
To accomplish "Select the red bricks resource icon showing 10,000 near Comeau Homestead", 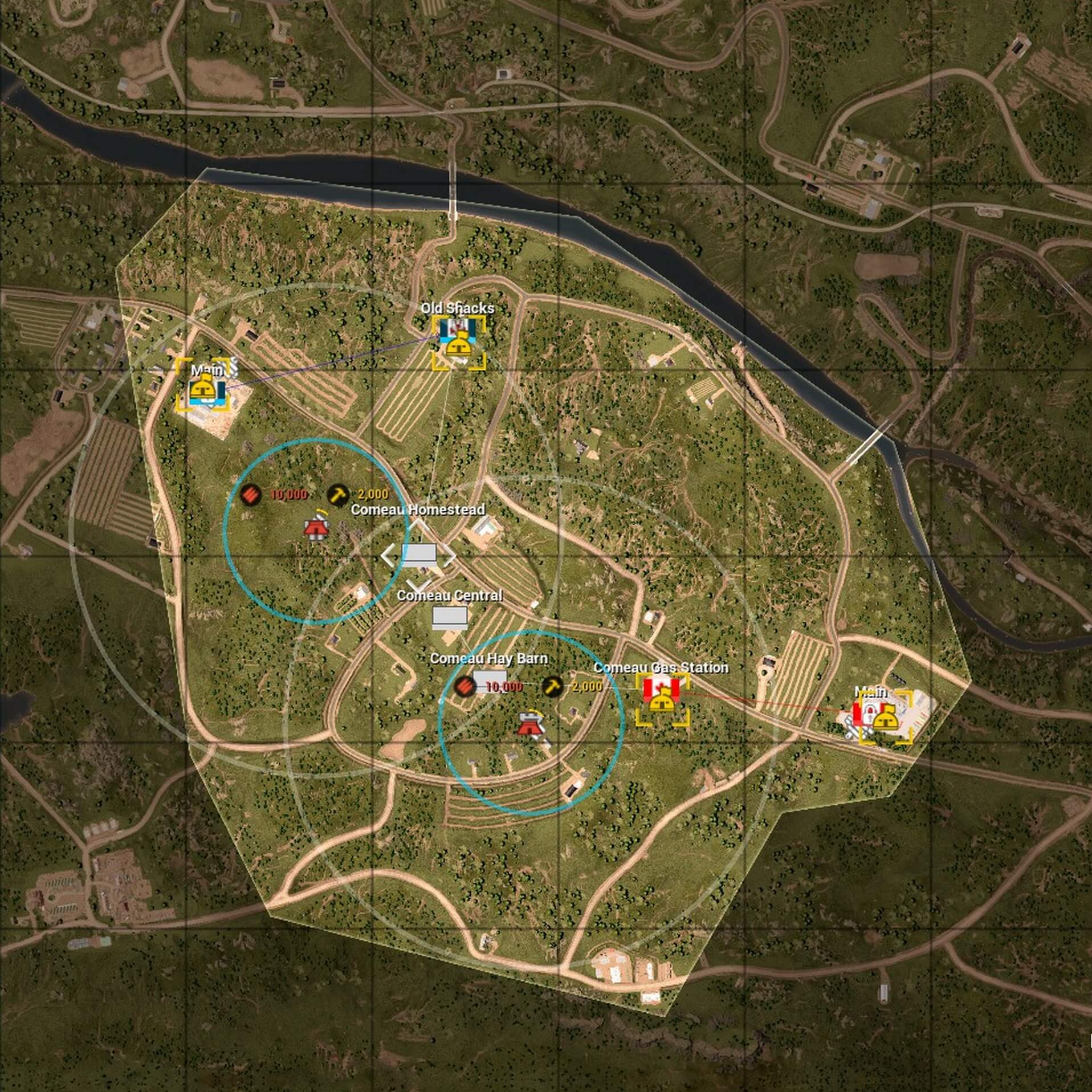I will coord(251,494).
